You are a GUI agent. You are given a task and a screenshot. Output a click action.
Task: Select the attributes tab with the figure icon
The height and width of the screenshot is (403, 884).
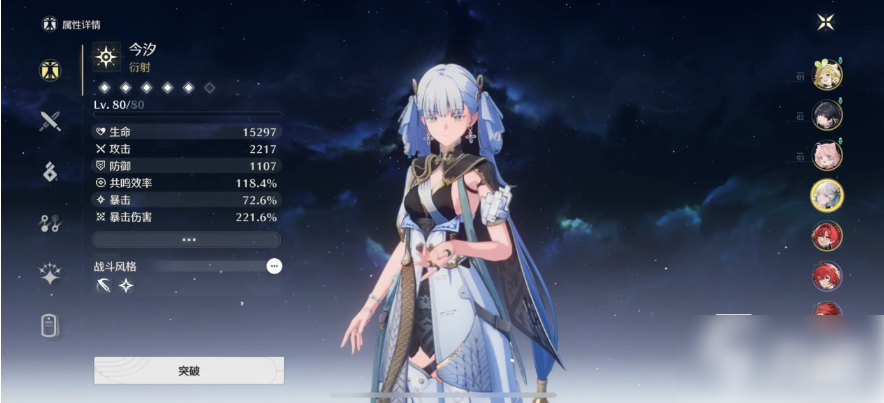click(50, 70)
